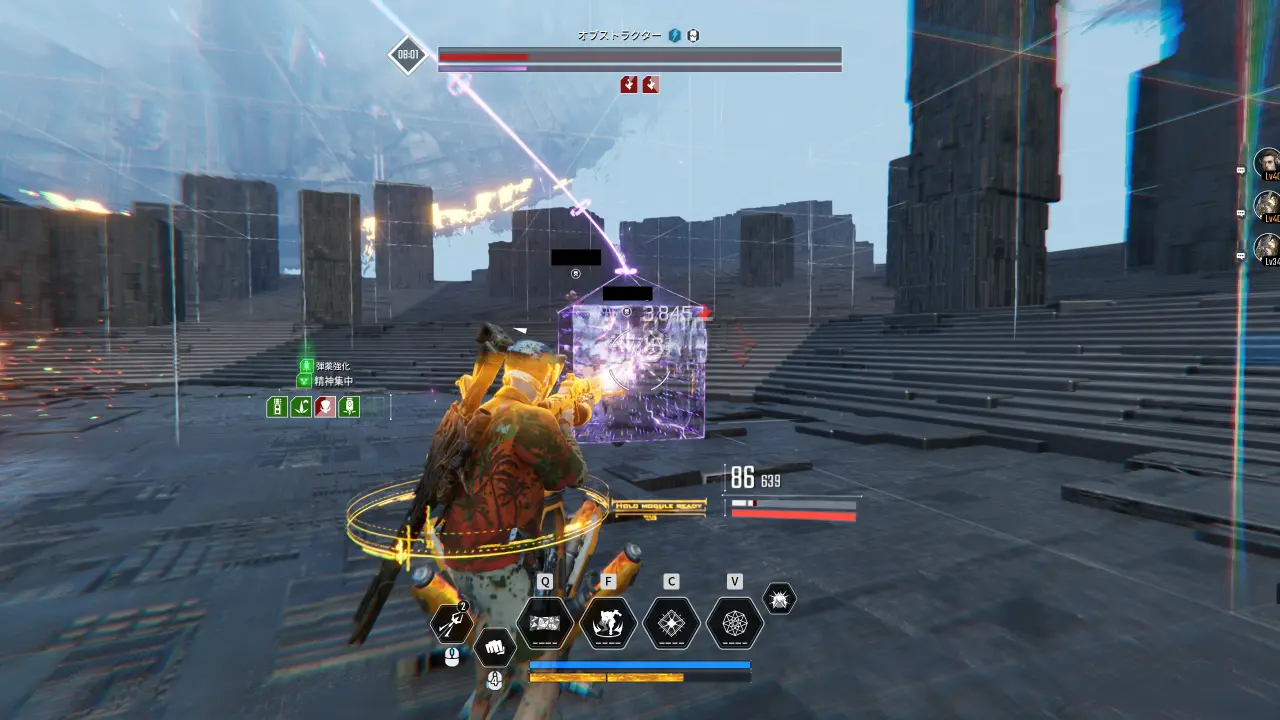1280x720 pixels.
Task: Click the top party member portrait with headphones
Action: (x=1268, y=162)
